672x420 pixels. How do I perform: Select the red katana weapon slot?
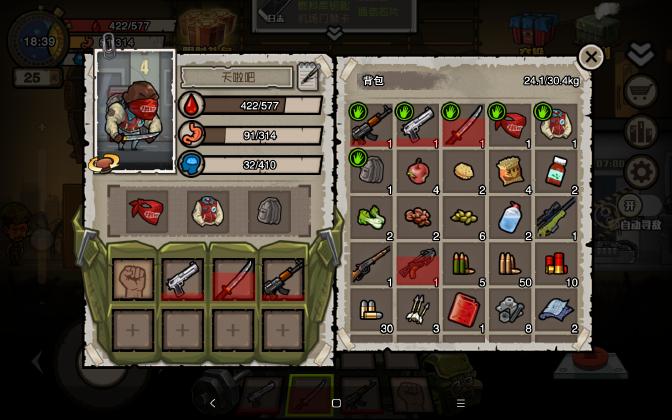(x=232, y=280)
